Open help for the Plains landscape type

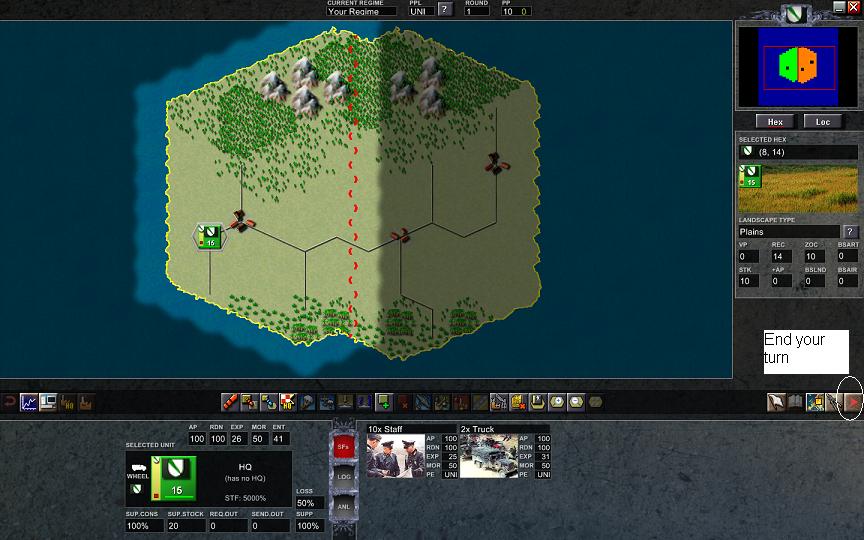point(851,232)
